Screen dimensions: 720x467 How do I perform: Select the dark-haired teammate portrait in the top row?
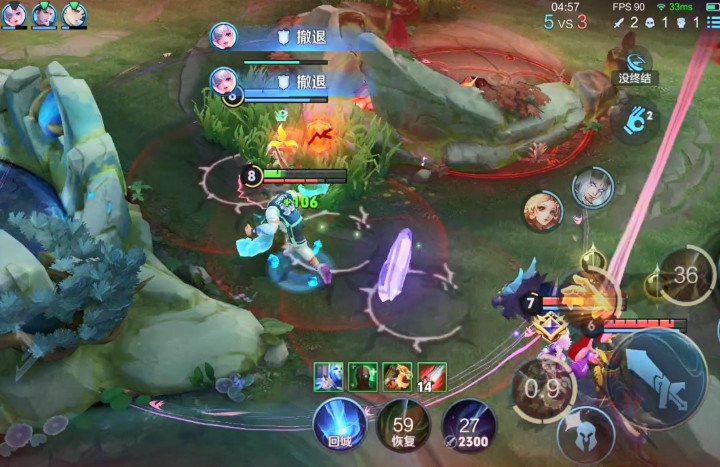(x=44, y=14)
